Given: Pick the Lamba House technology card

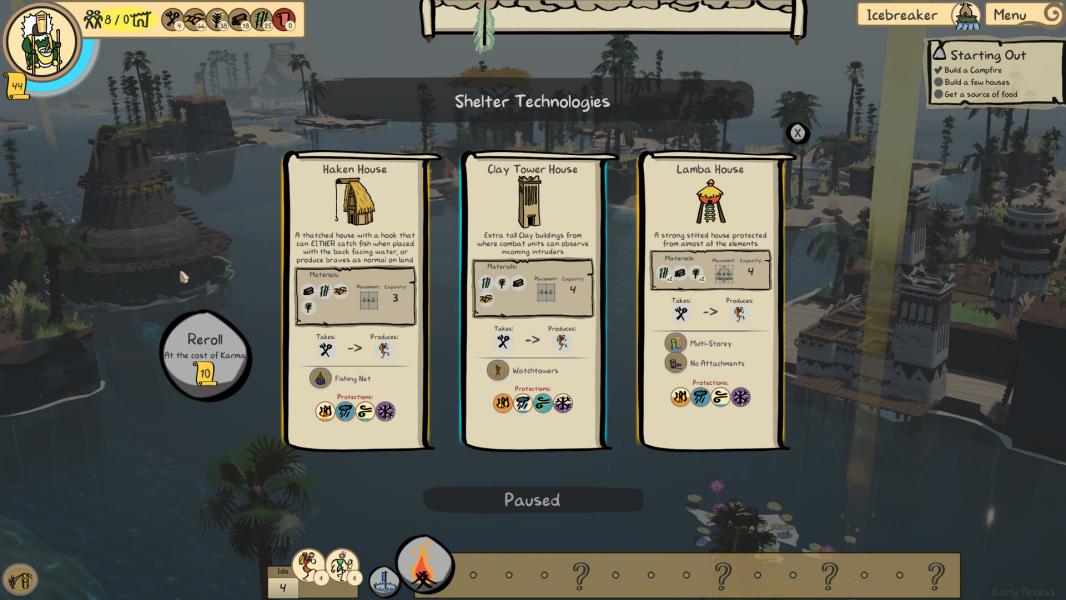Looking at the screenshot, I should coord(710,300).
